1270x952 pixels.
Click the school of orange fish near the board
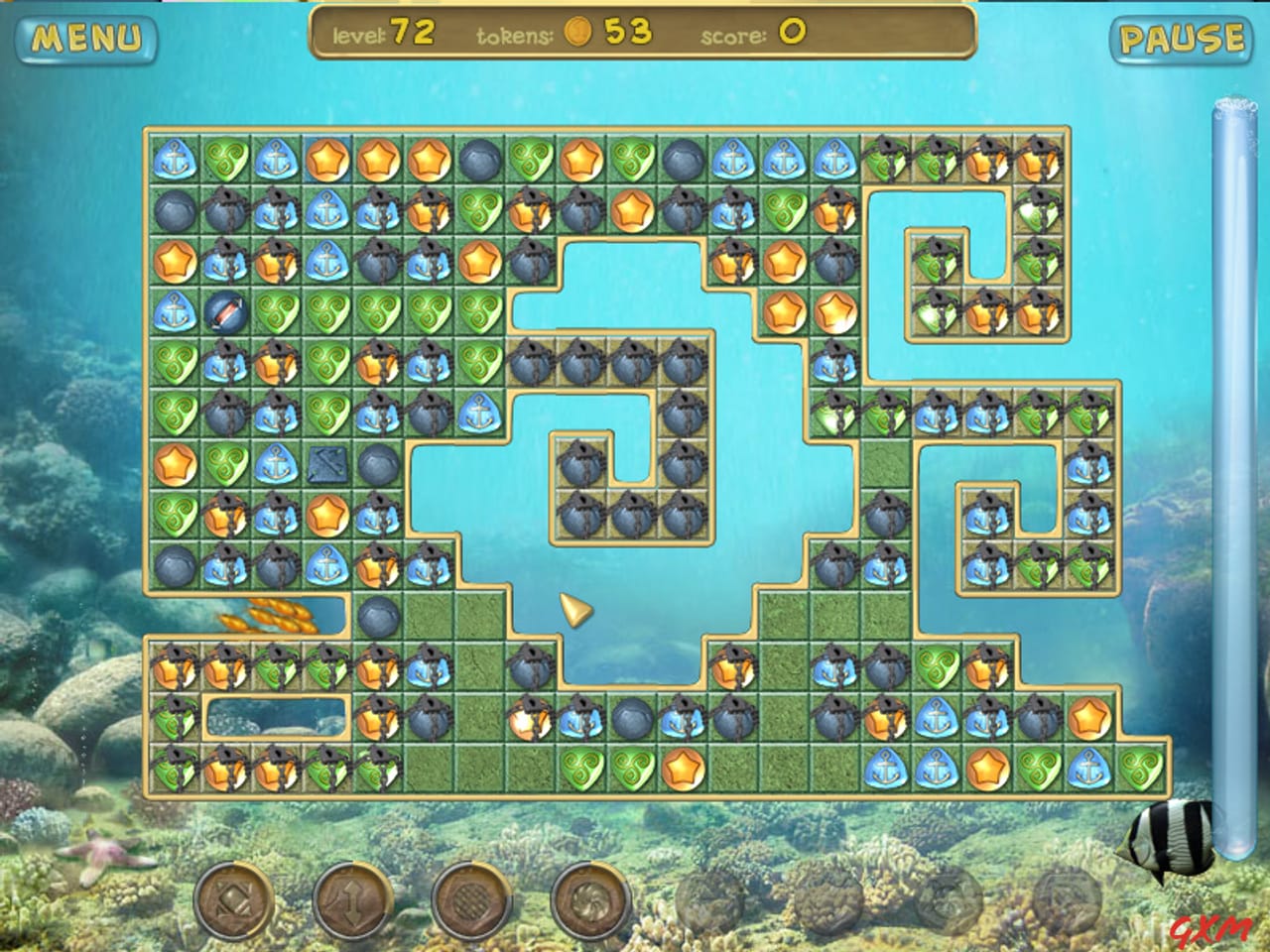(x=268, y=615)
